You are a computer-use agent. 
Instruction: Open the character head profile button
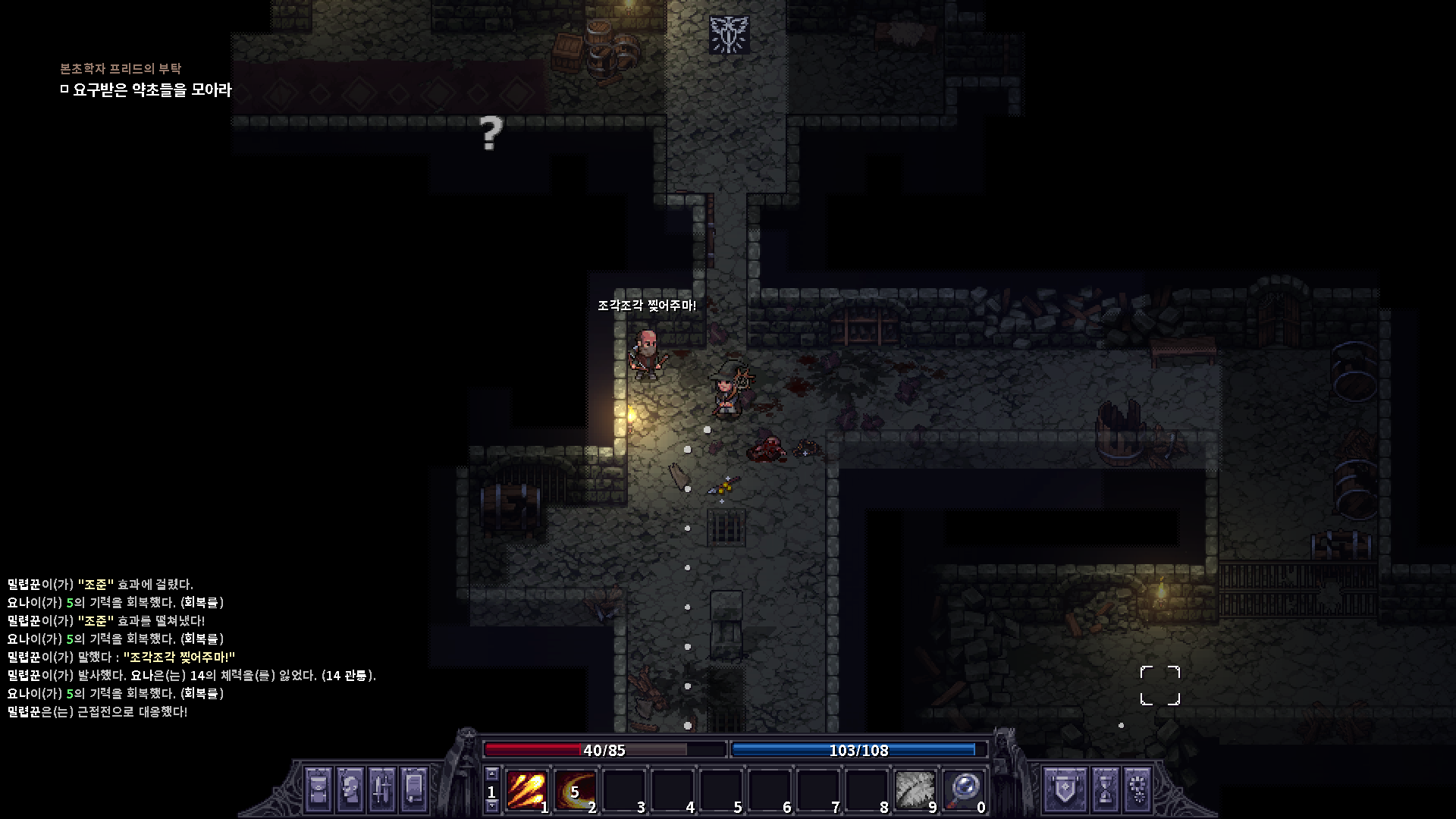[350, 789]
